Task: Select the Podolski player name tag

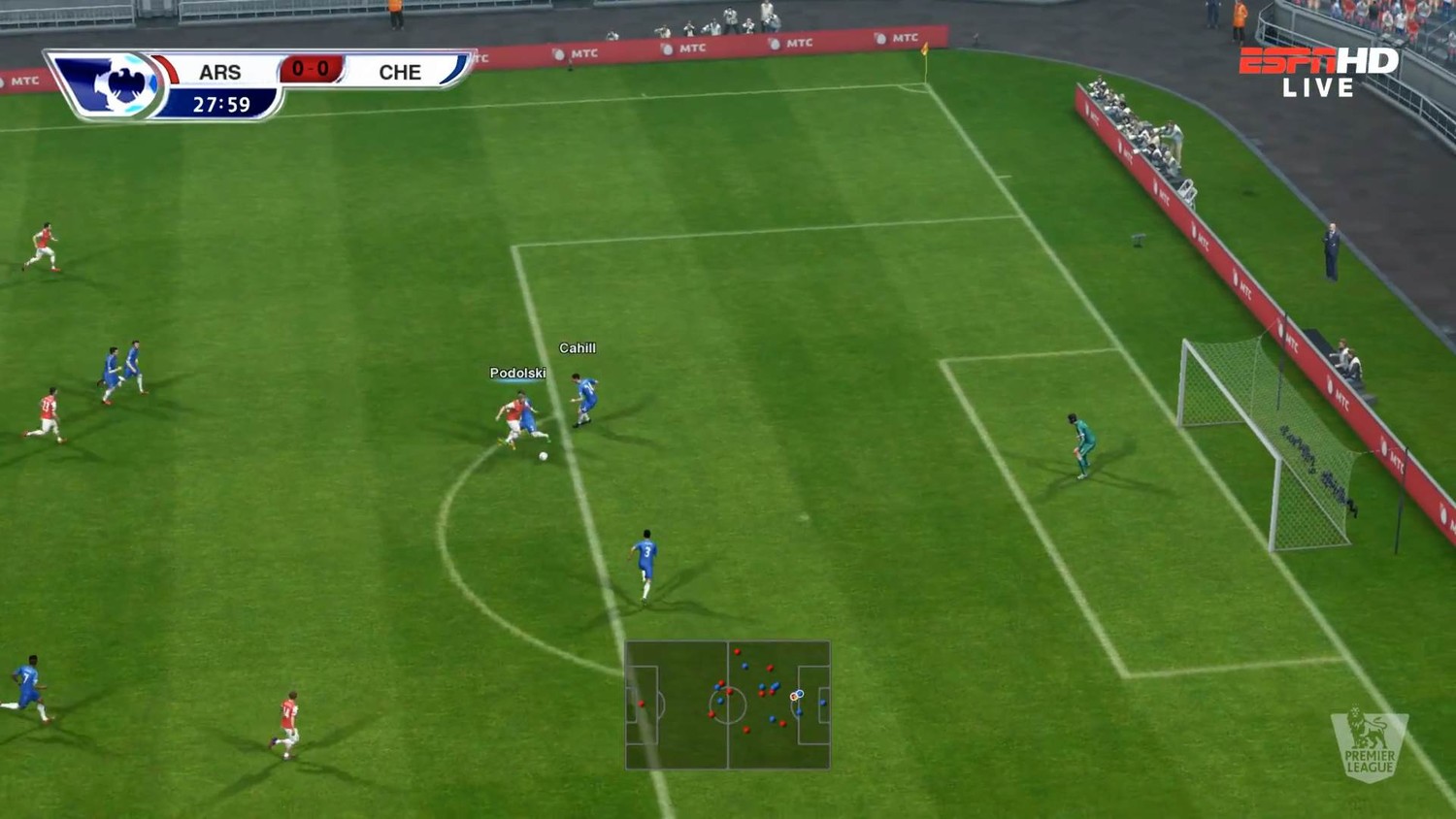Action: (517, 374)
